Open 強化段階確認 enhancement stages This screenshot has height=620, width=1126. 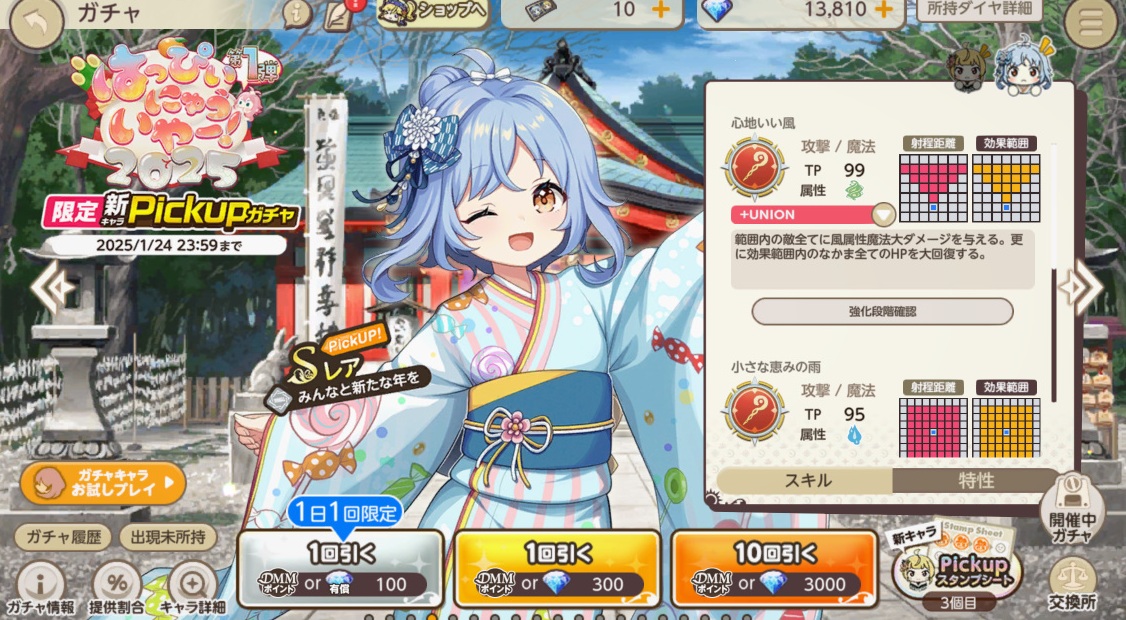[882, 311]
